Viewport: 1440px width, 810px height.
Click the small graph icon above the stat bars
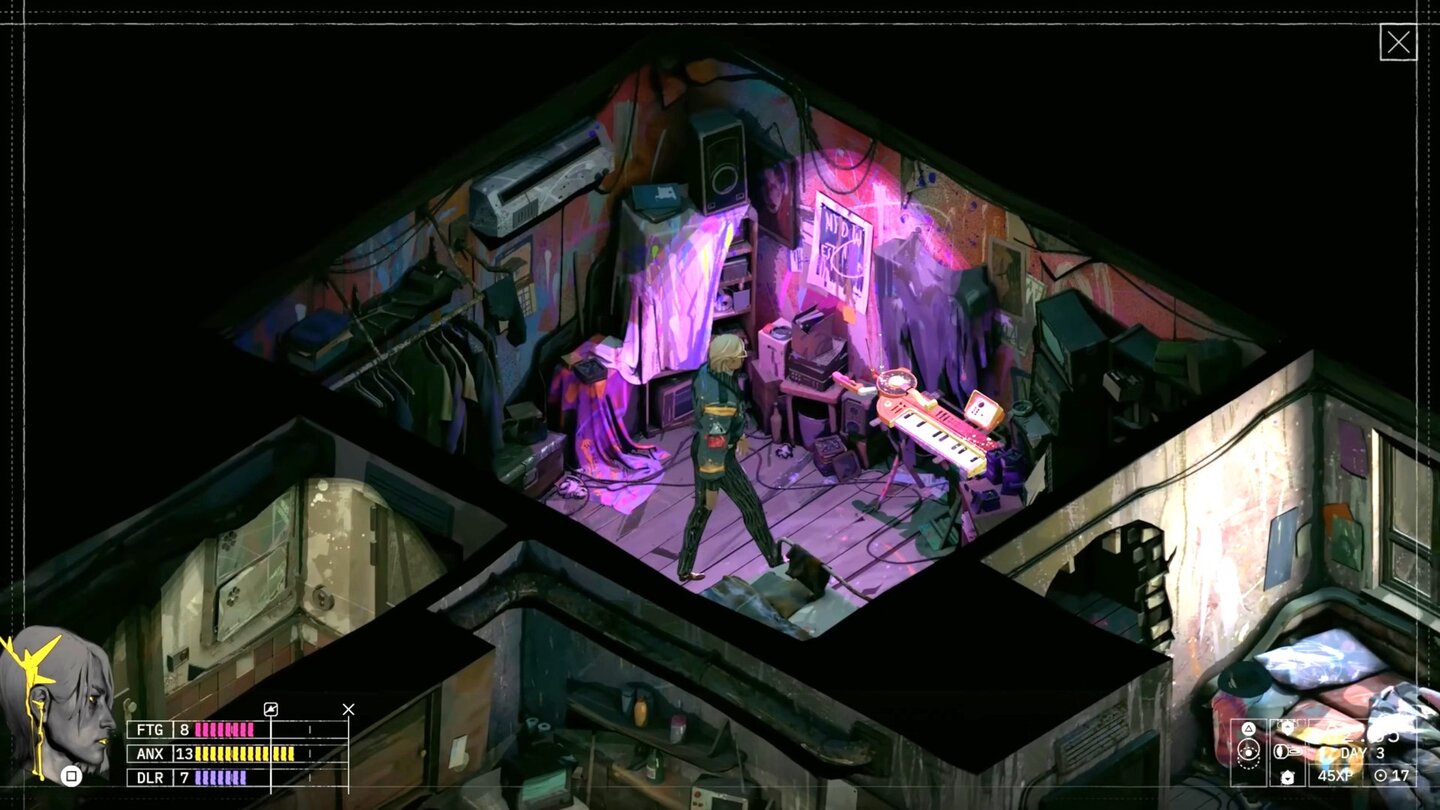(269, 709)
